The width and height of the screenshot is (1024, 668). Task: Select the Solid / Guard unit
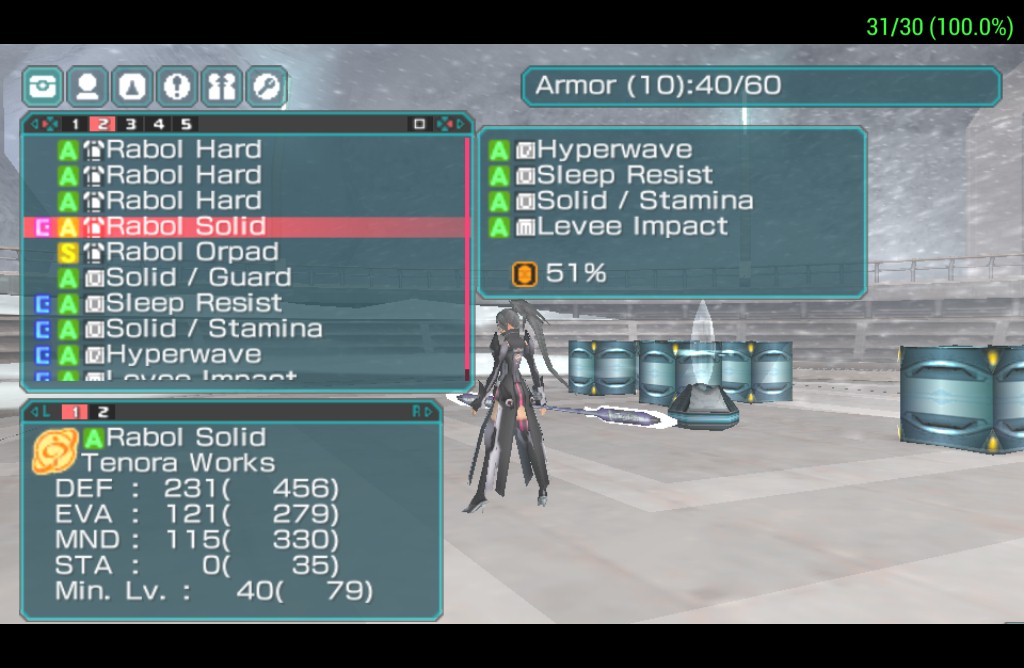(x=198, y=277)
